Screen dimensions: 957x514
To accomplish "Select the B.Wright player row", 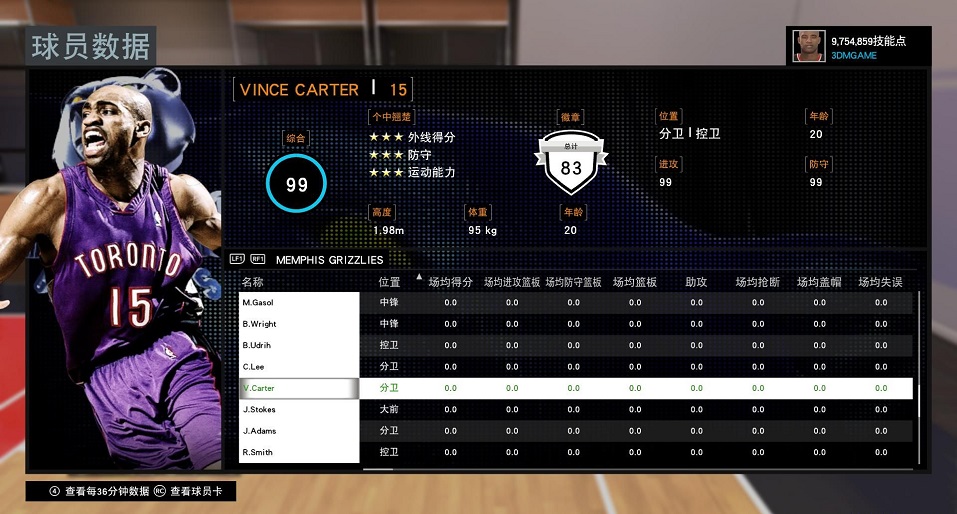I will 299,324.
